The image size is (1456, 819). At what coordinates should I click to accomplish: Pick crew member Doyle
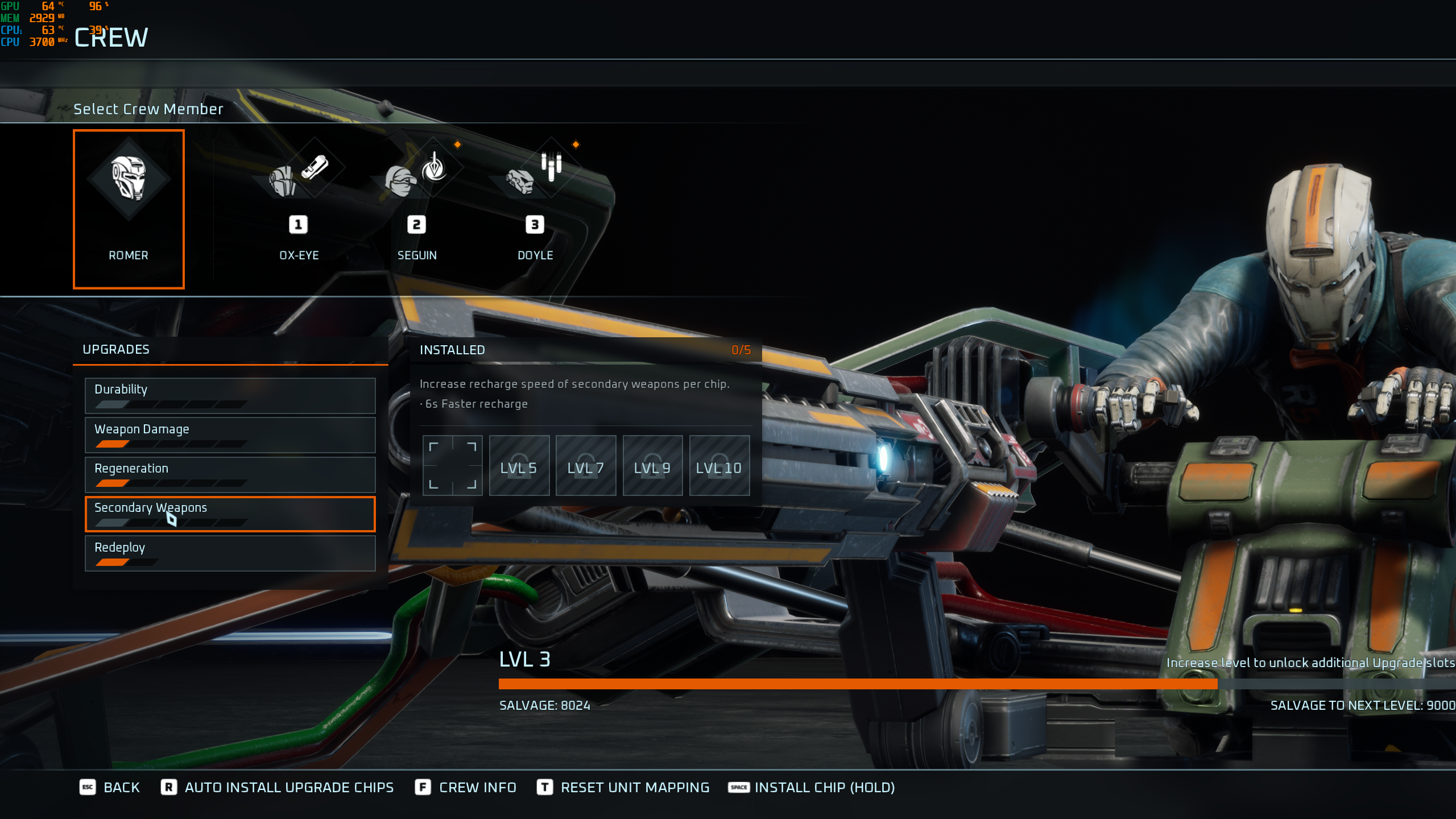pyautogui.click(x=535, y=205)
